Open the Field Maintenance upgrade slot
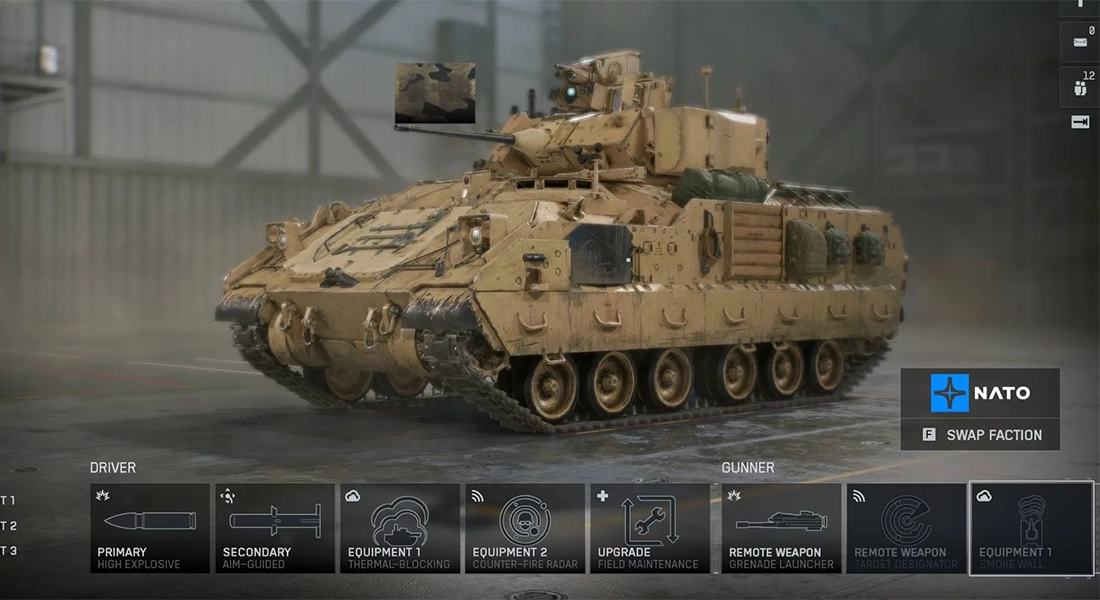 [x=650, y=528]
